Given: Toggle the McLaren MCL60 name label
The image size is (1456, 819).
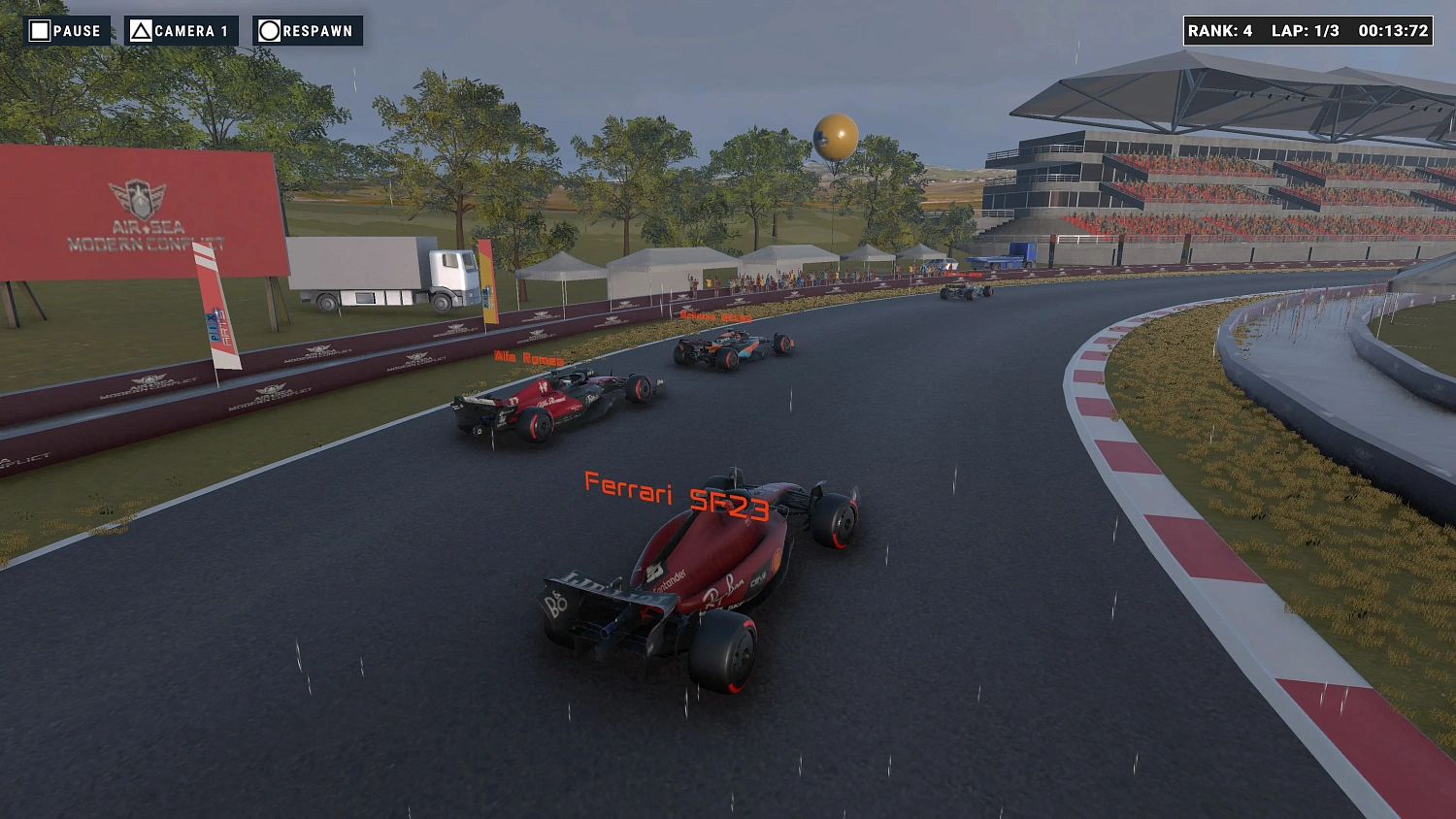Looking at the screenshot, I should pos(715,318).
